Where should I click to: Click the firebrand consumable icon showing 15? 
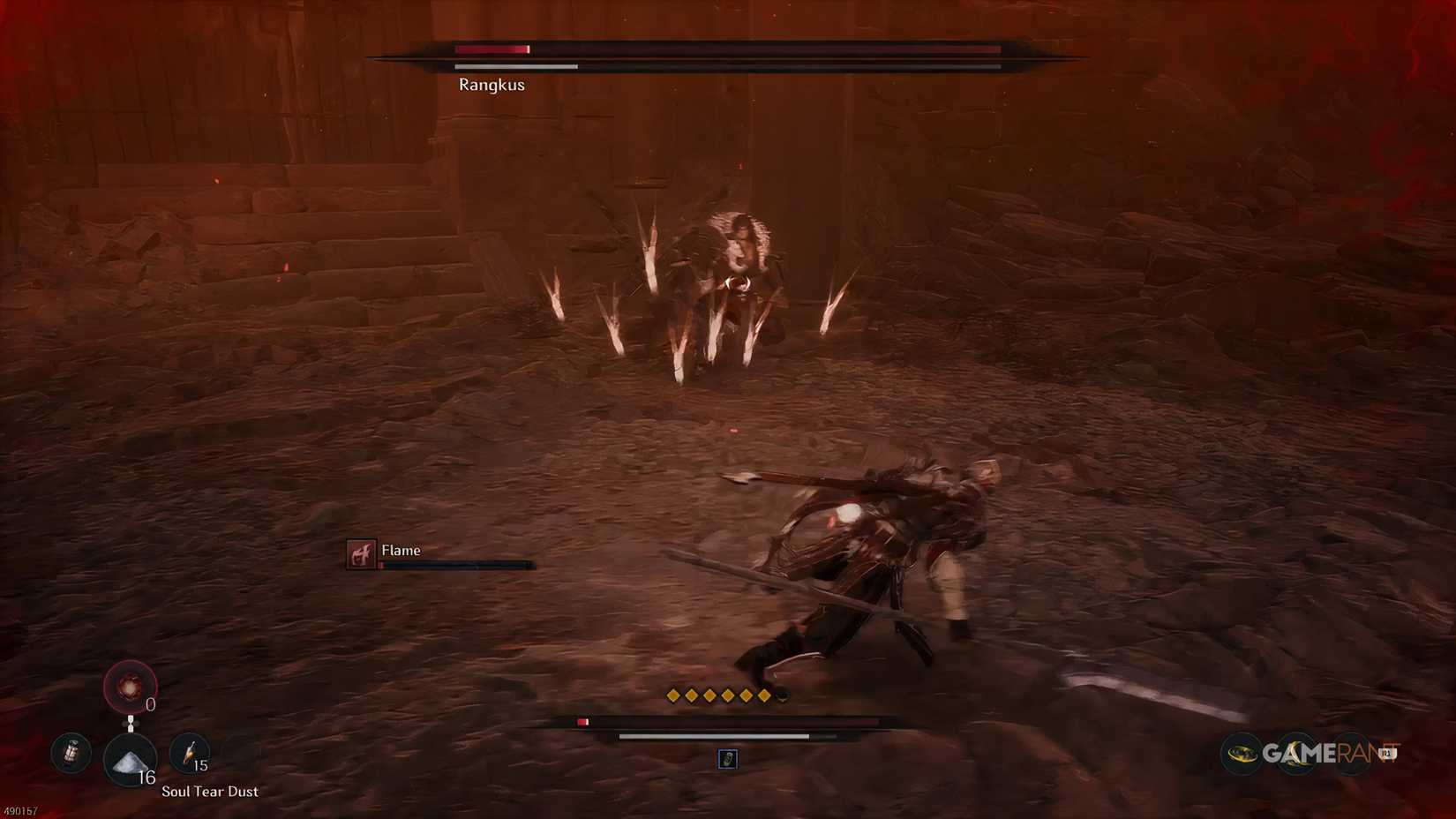[190, 754]
